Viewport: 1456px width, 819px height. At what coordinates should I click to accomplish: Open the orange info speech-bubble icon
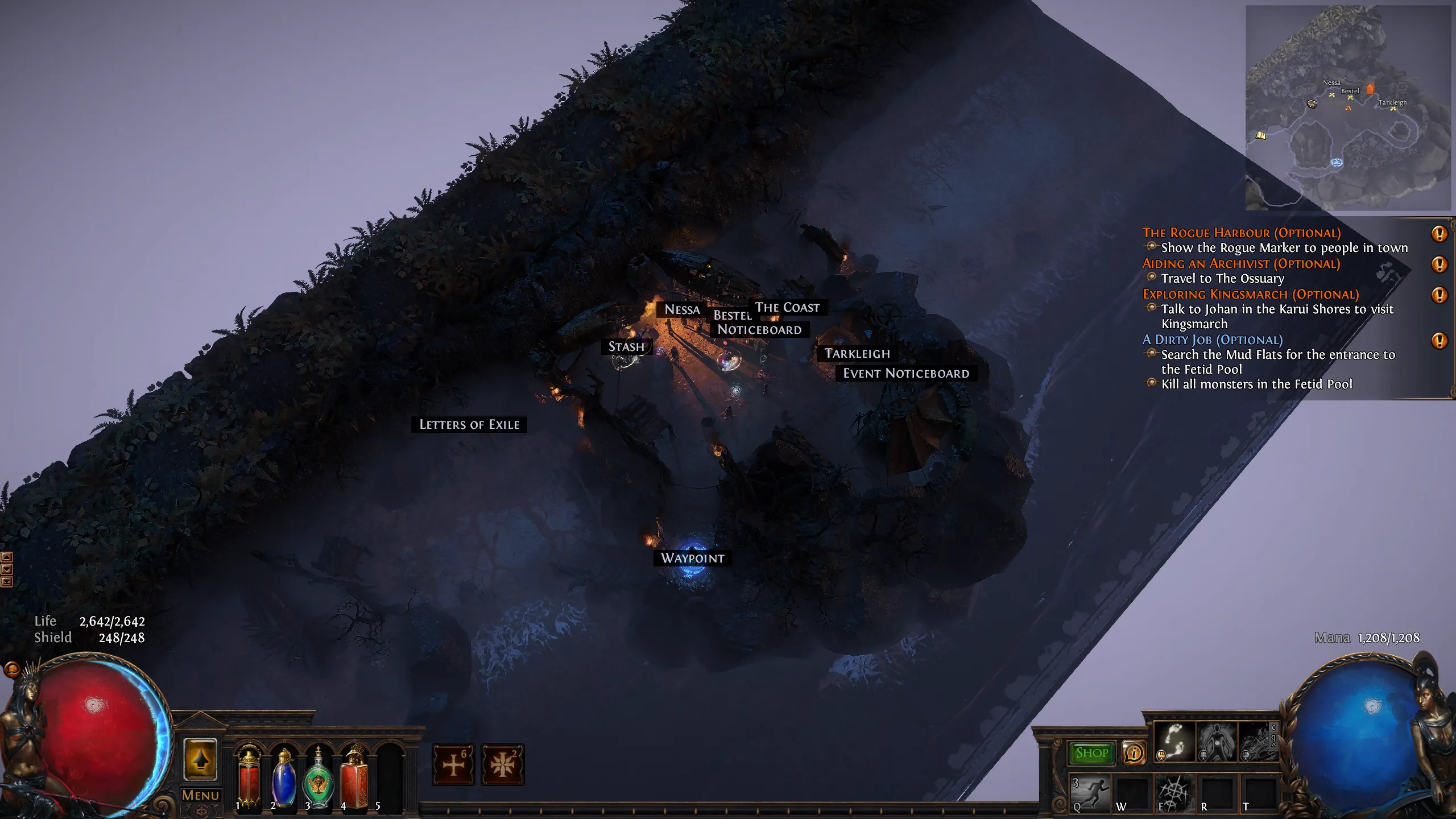click(1134, 753)
